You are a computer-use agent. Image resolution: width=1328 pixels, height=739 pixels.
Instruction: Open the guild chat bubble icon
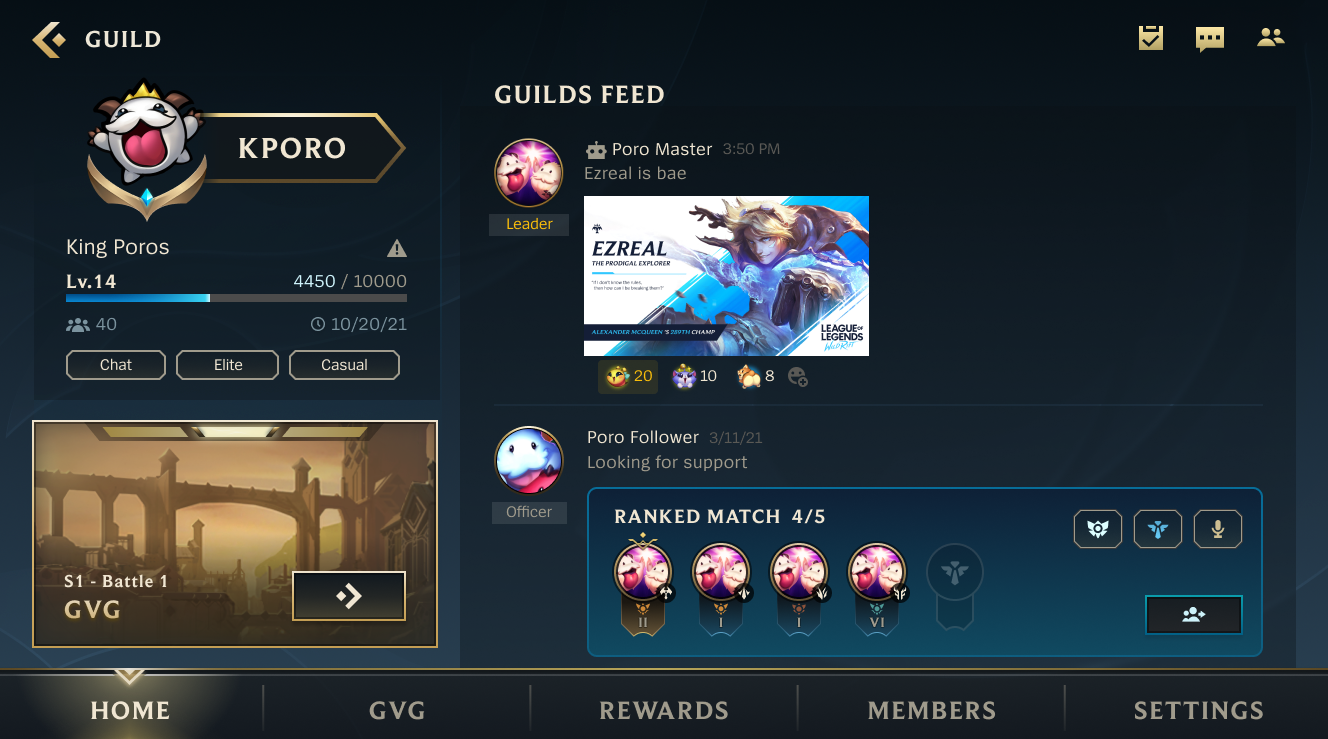1209,37
